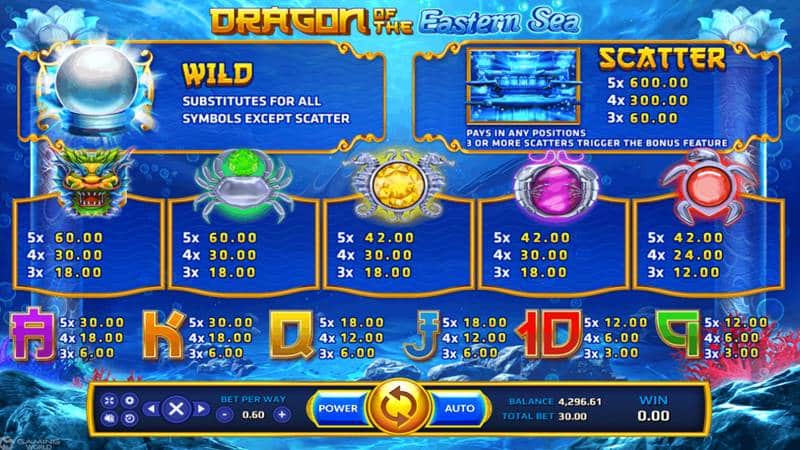The width and height of the screenshot is (800, 450).
Task: Open the settings gear icon
Action: [128, 400]
